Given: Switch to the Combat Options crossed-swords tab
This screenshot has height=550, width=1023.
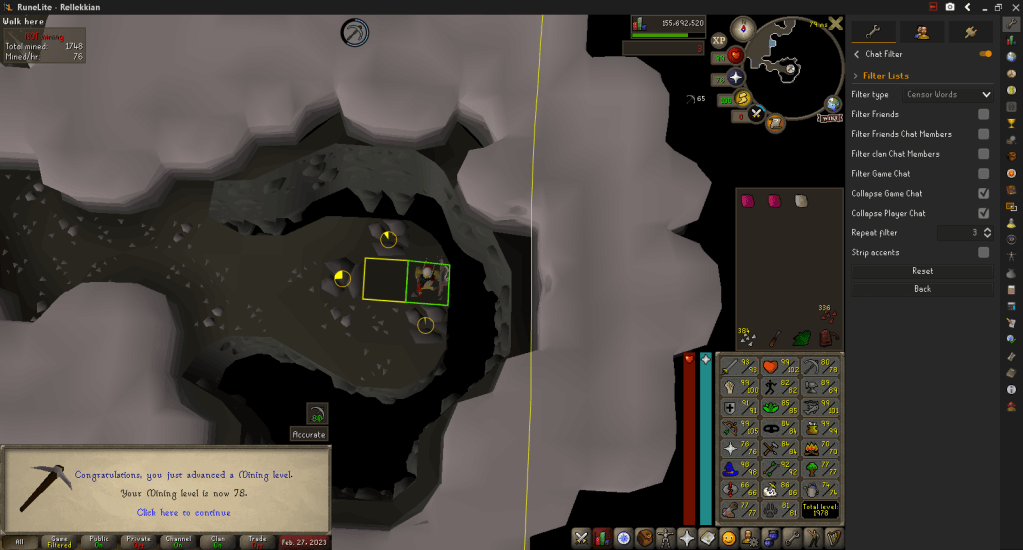Looking at the screenshot, I should pyautogui.click(x=581, y=538).
